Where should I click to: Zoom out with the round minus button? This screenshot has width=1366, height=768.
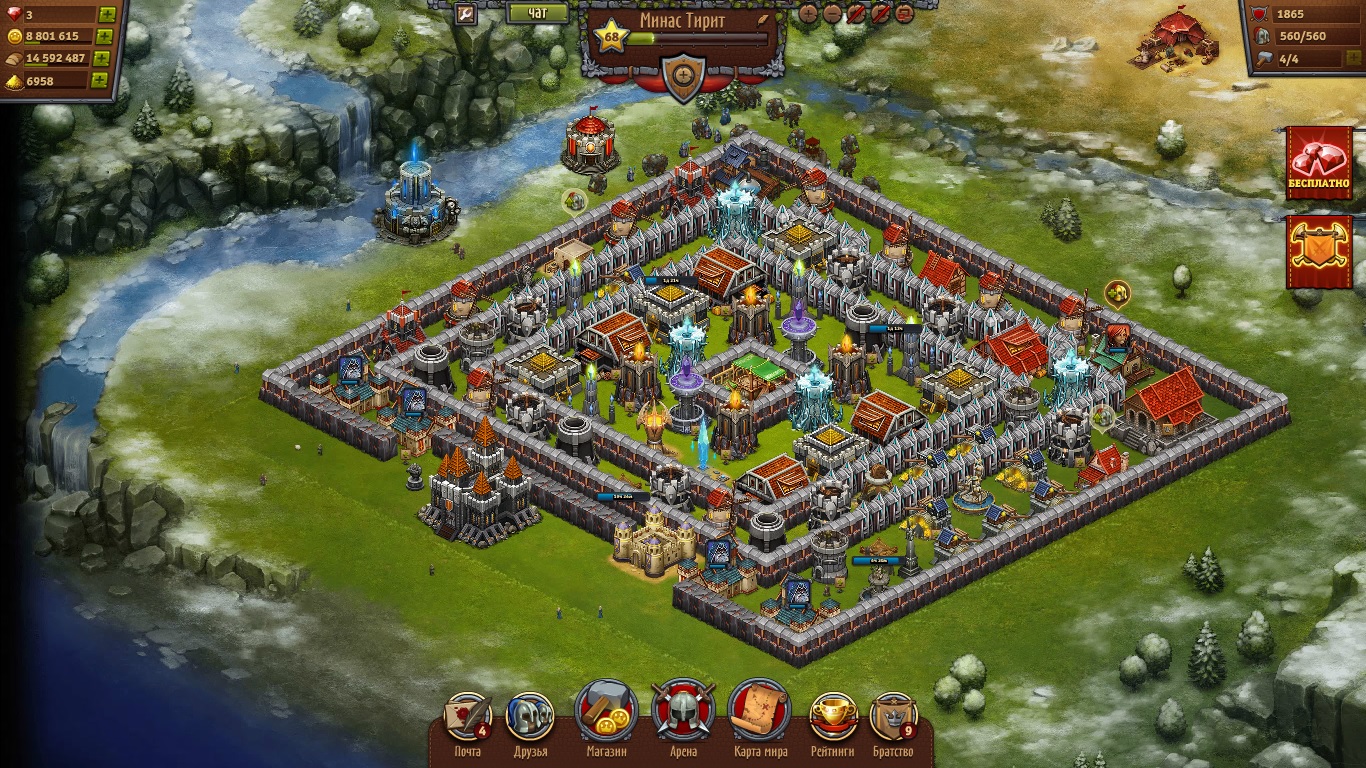[x=833, y=13]
